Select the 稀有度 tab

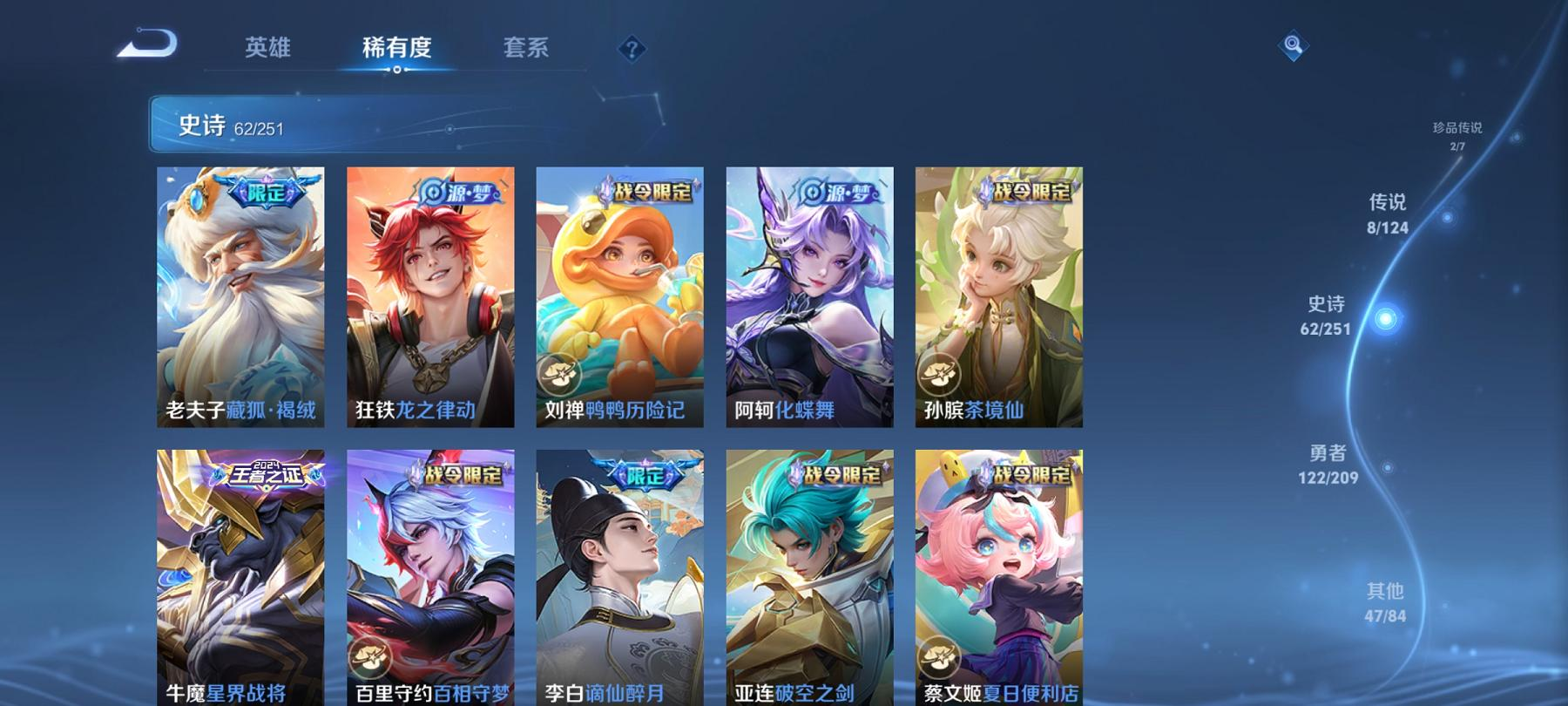pos(396,47)
